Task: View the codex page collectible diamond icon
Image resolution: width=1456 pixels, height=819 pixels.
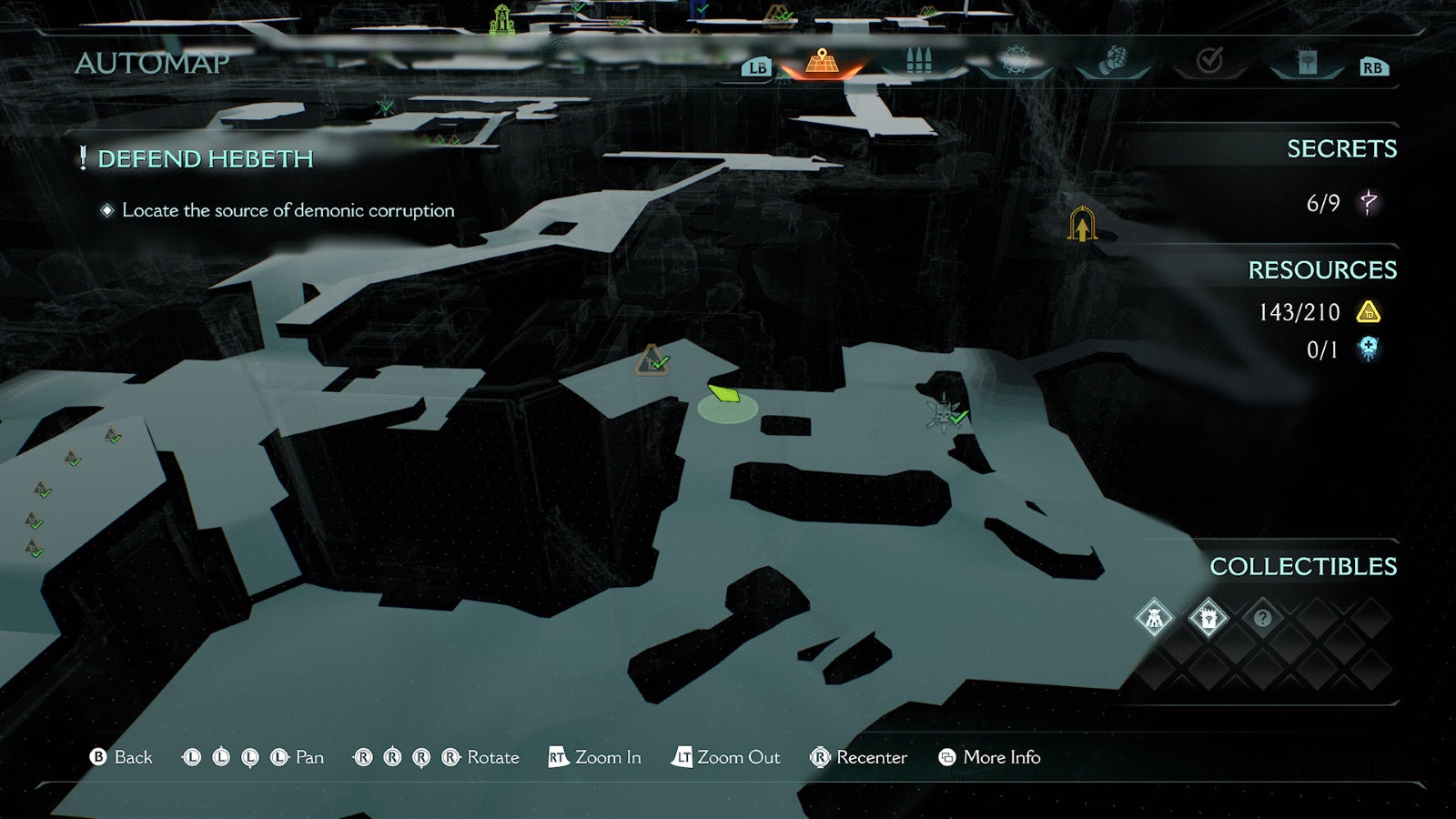Action: 1208,617
